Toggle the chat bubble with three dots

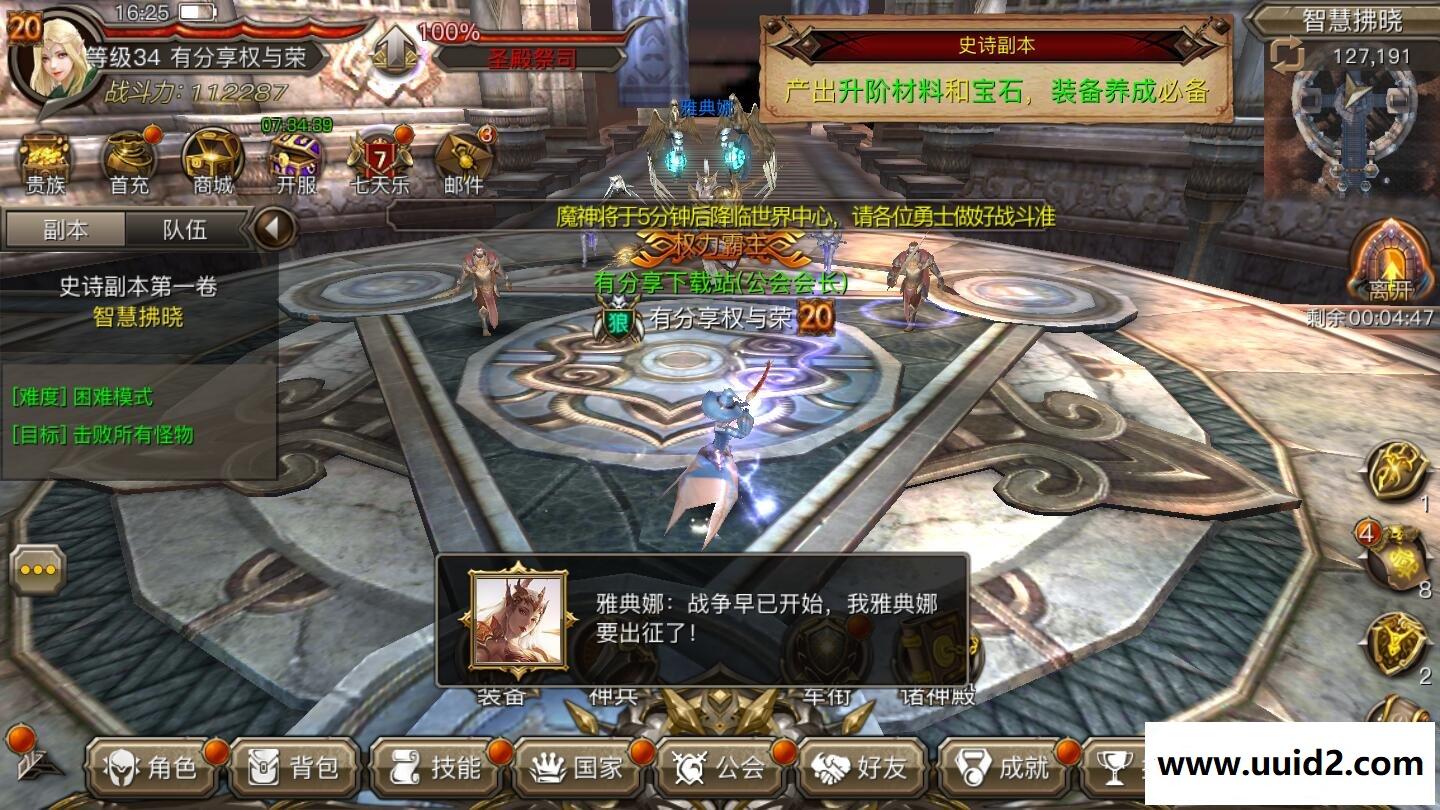35,570
